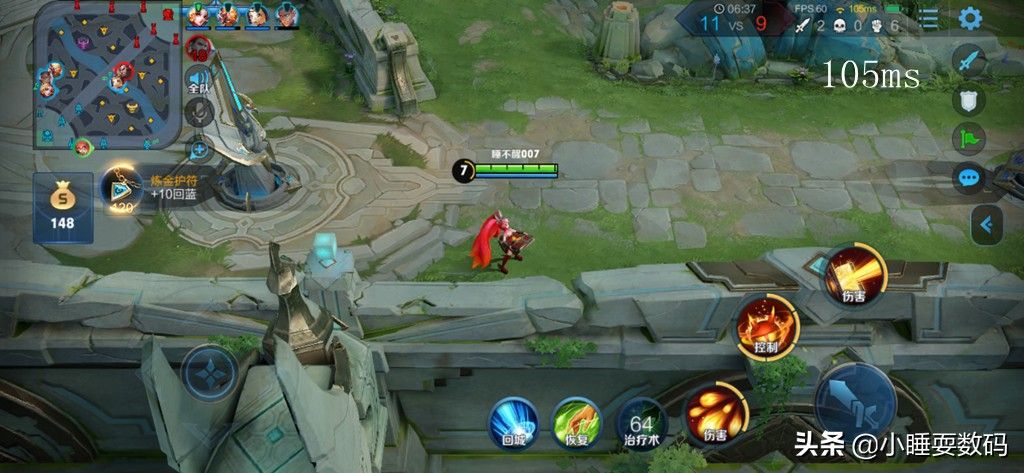Toggle the microphone button
The height and width of the screenshot is (473, 1024).
tap(199, 112)
